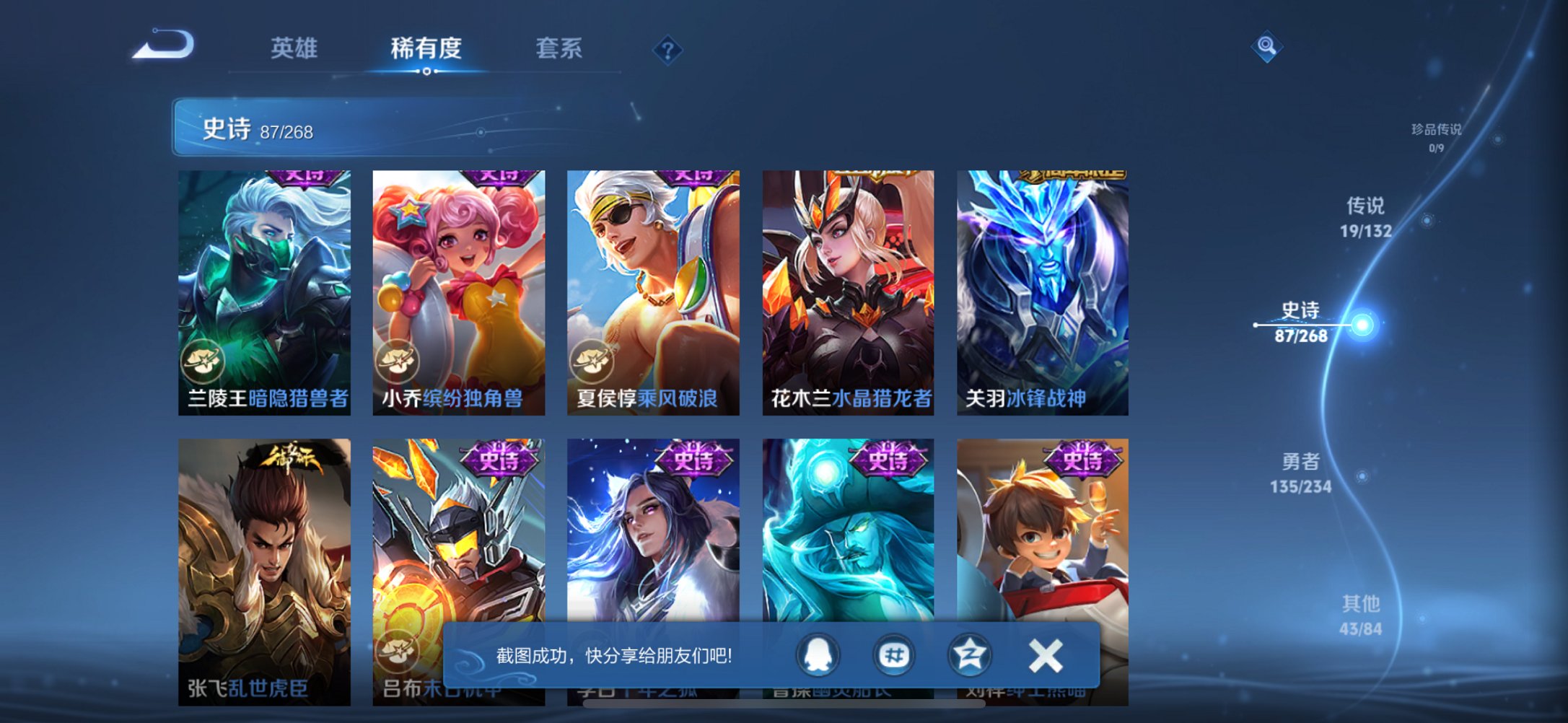Open the search magnifier icon

pyautogui.click(x=1267, y=45)
